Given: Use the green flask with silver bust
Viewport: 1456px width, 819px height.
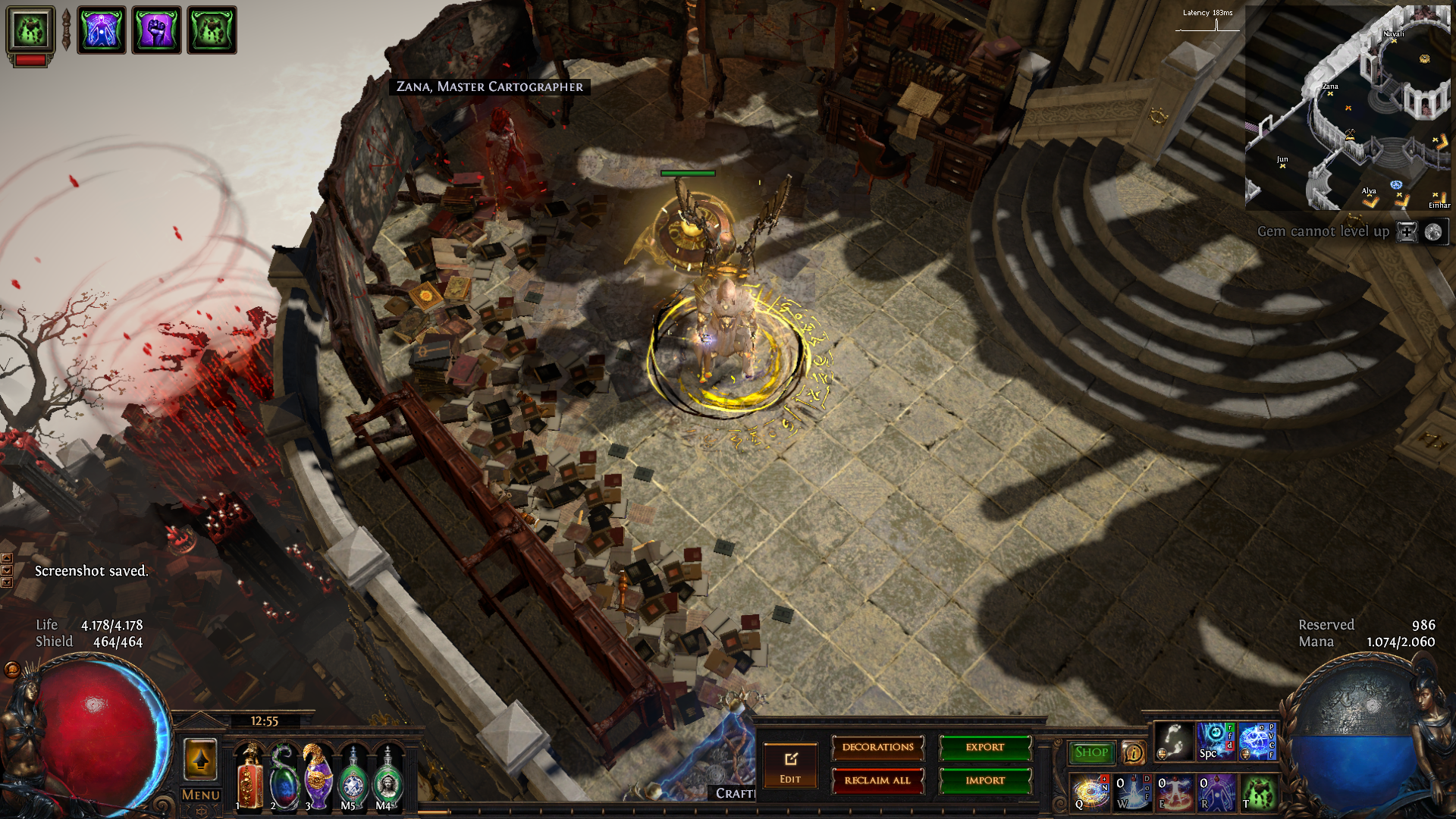Looking at the screenshot, I should tap(388, 778).
